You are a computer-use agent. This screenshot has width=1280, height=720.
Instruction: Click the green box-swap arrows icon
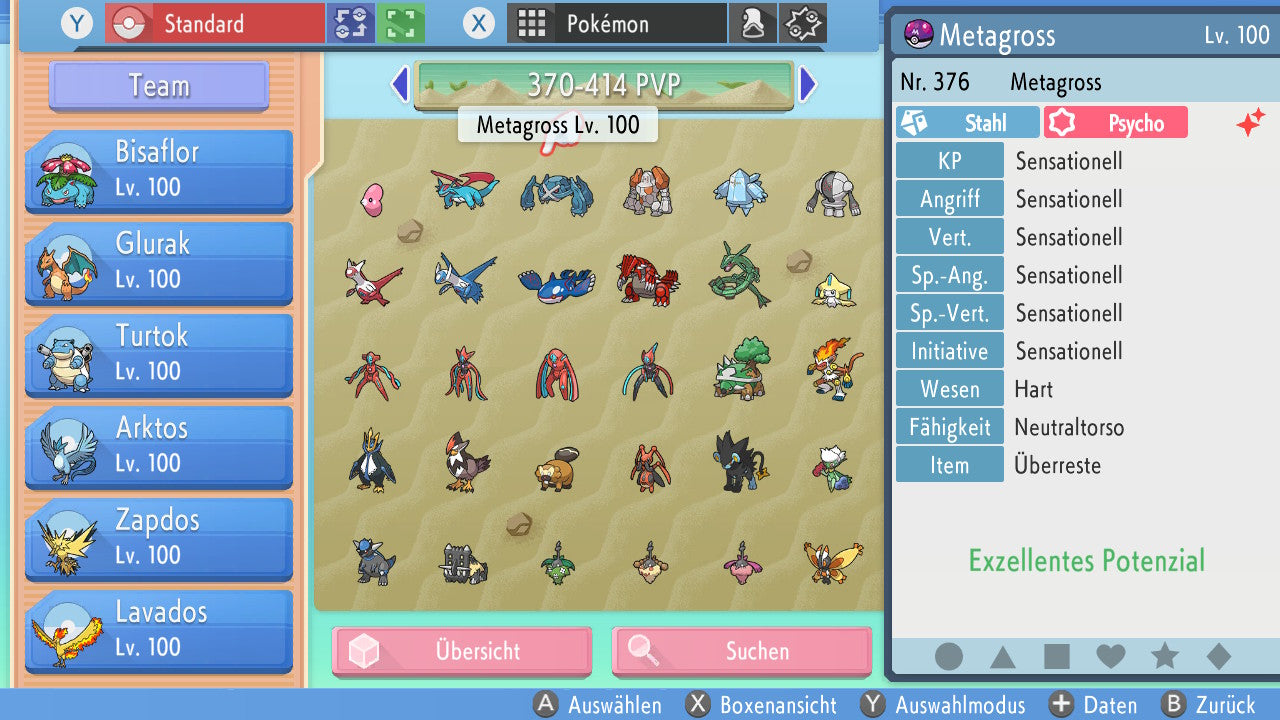click(x=350, y=23)
